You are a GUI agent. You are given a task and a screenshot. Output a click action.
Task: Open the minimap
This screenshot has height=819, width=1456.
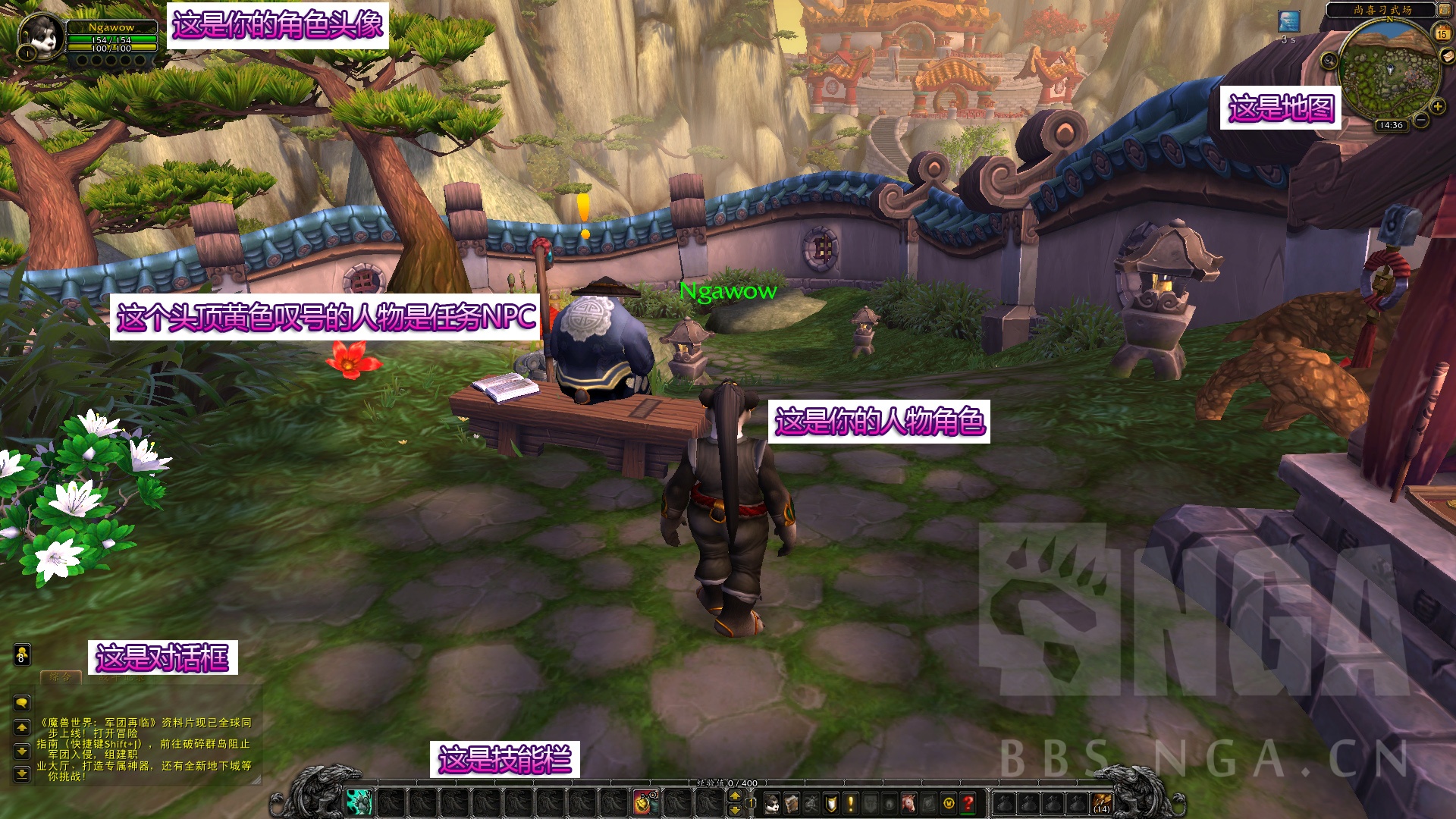(1389, 71)
